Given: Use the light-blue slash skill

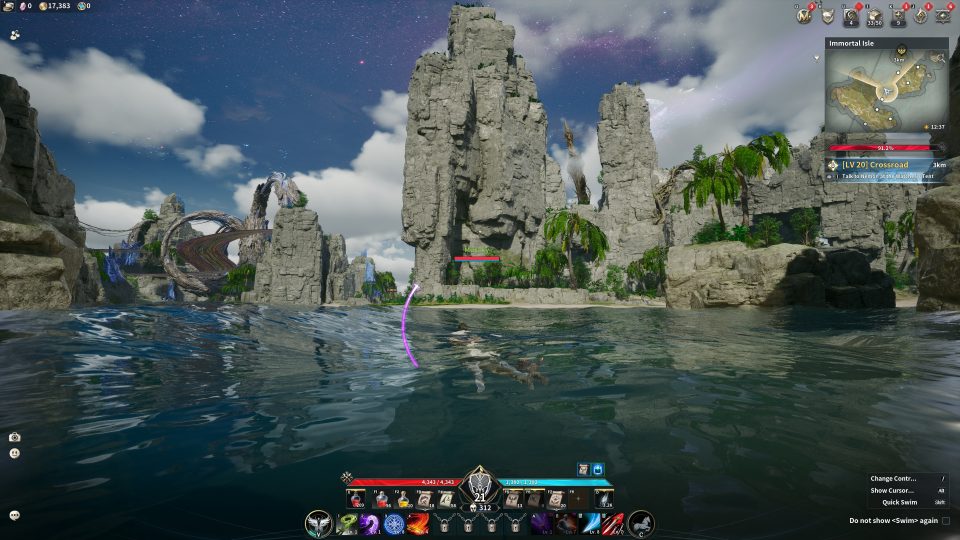Looking at the screenshot, I should pos(589,523).
